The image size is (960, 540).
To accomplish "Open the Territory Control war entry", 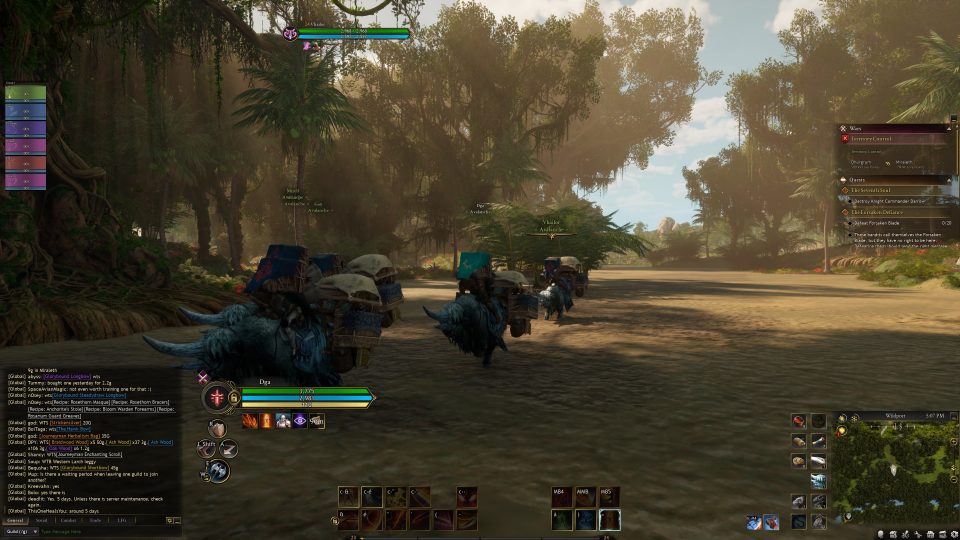I will click(884, 140).
